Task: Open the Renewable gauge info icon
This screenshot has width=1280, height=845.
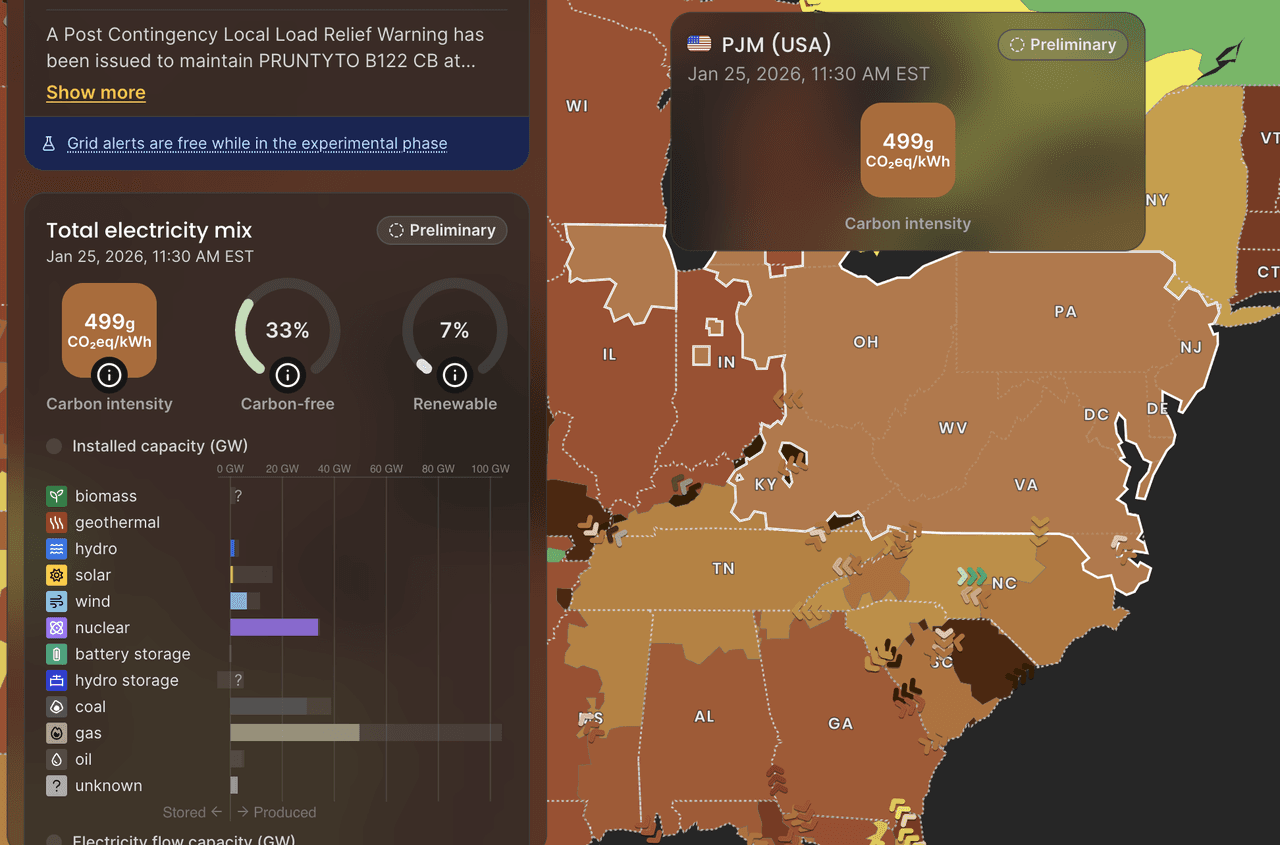Action: coord(455,375)
